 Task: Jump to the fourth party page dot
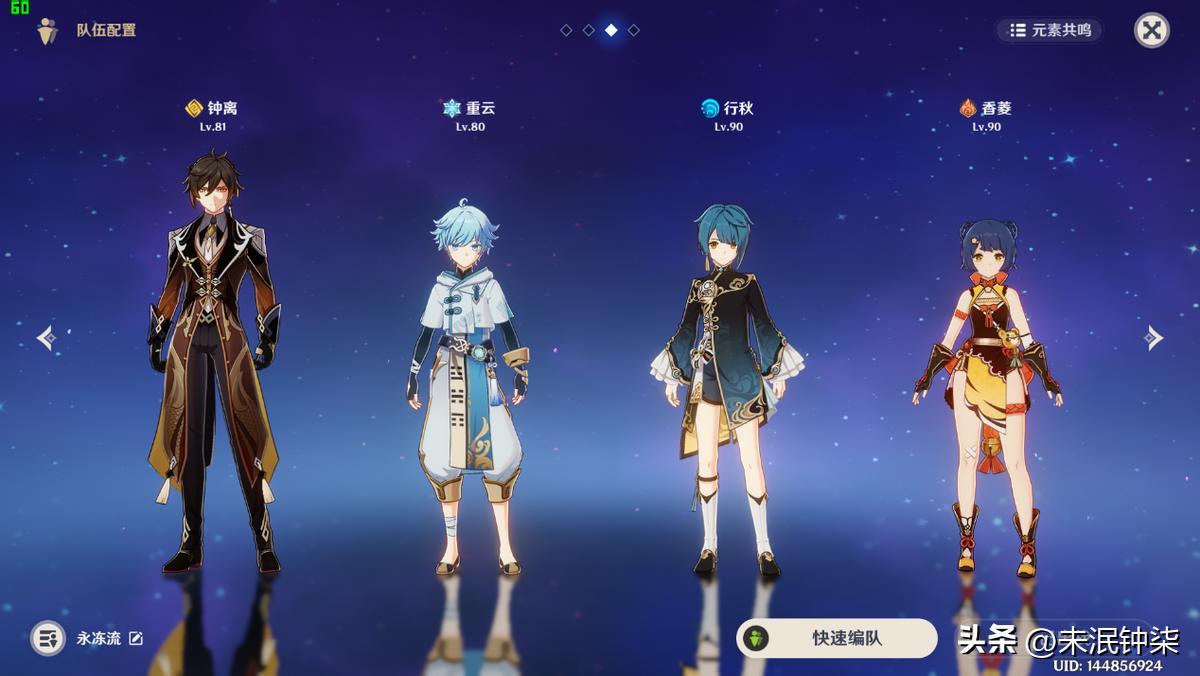[634, 30]
